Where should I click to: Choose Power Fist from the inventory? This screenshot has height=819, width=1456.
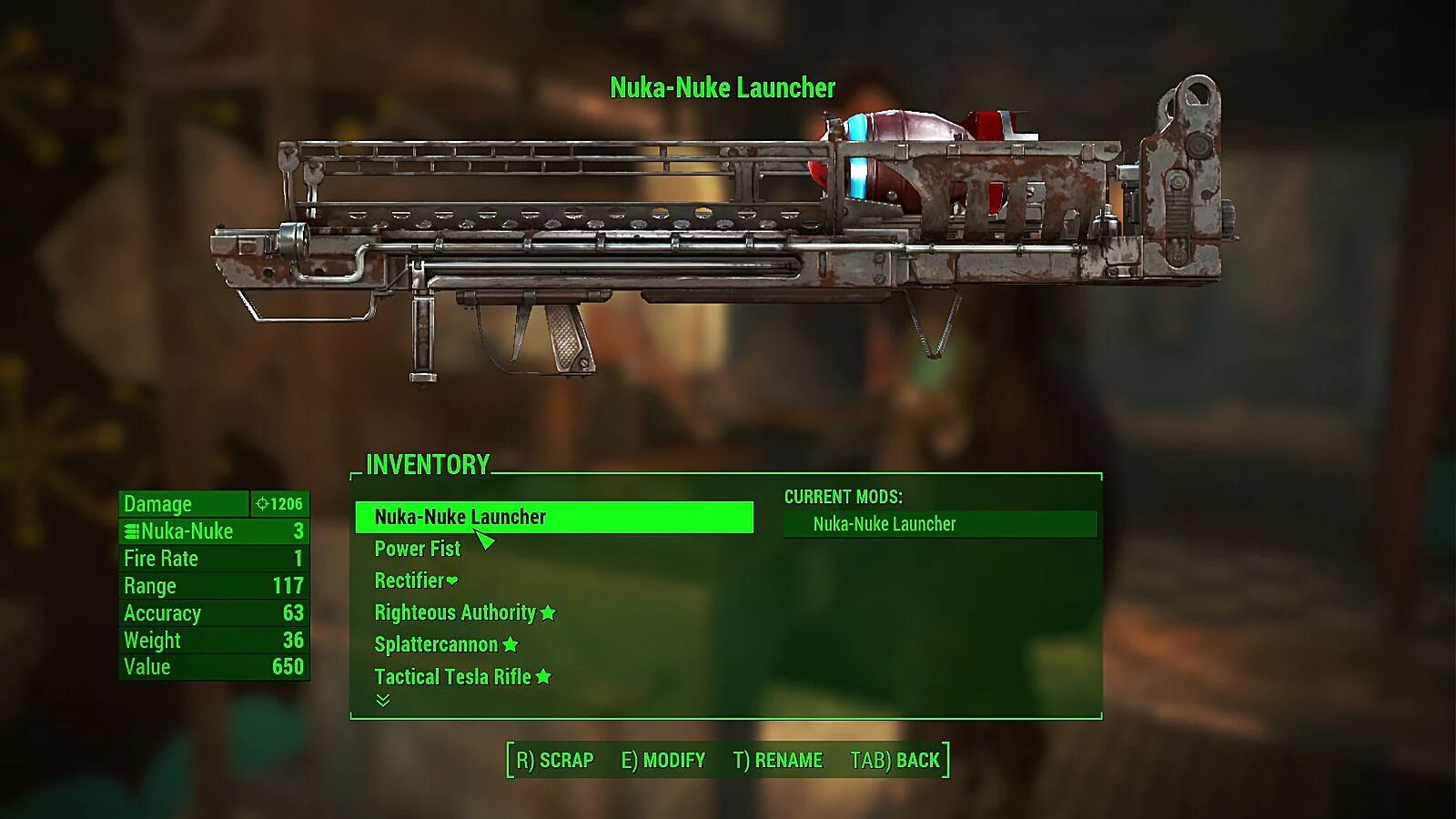click(x=418, y=549)
